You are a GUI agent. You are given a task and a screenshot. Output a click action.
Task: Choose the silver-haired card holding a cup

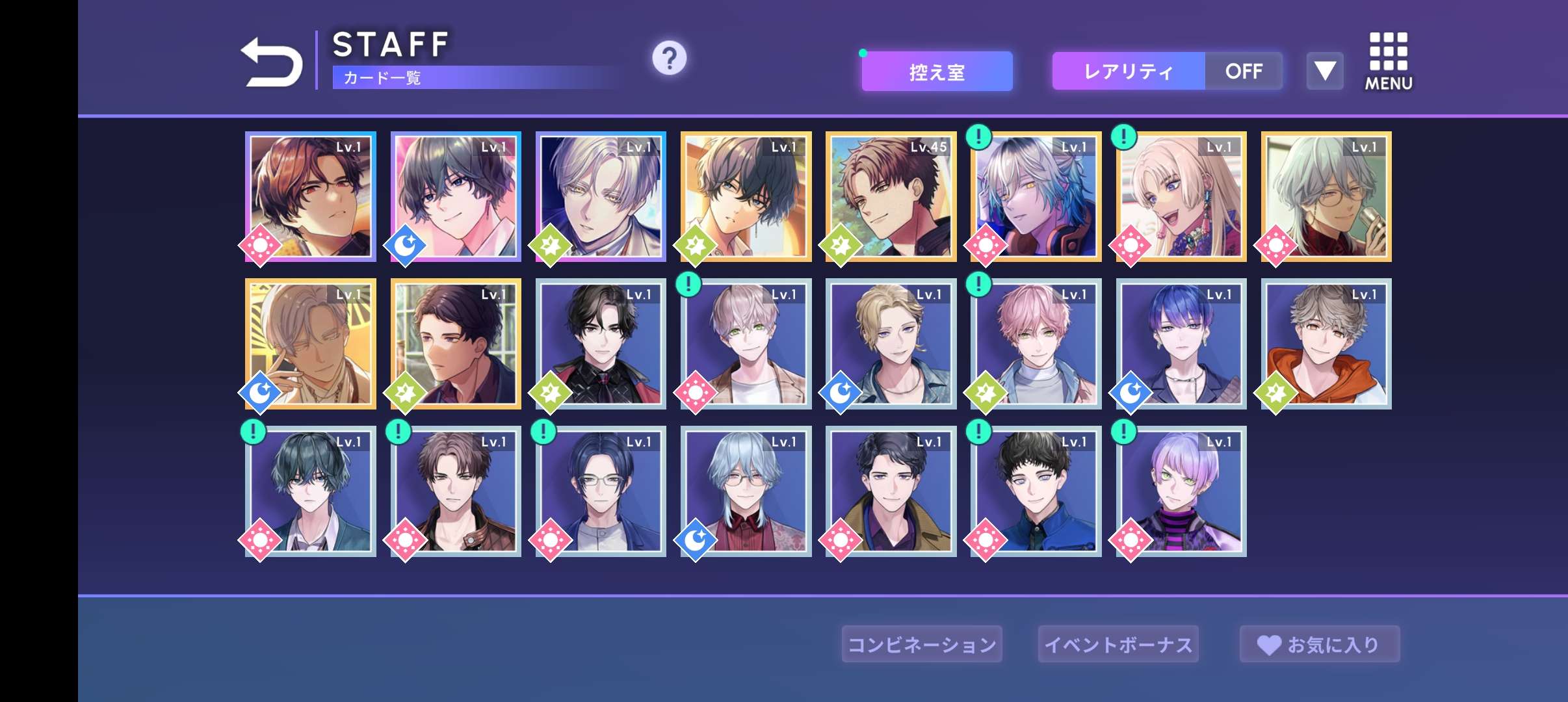tap(1326, 197)
